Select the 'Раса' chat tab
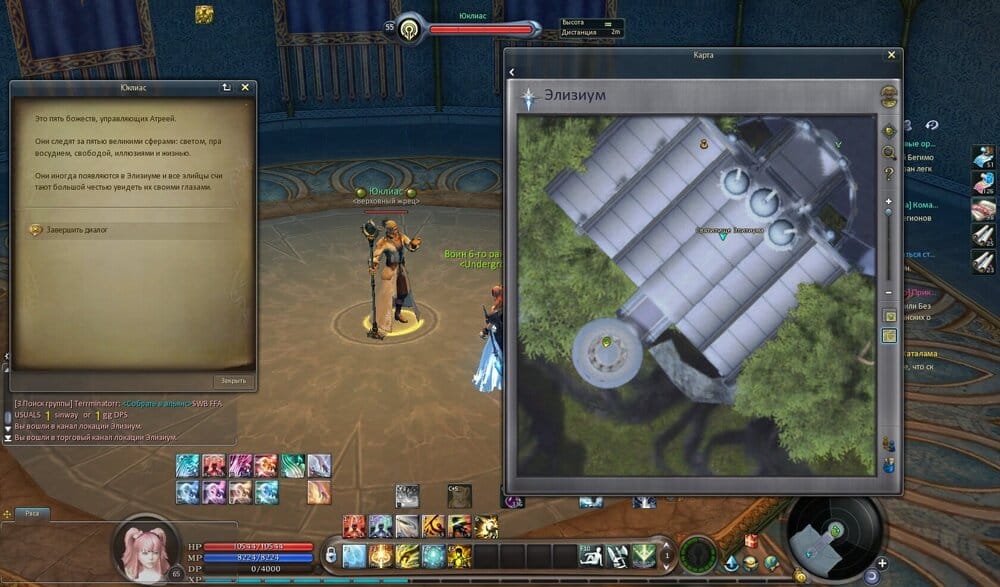1000x587 pixels. [x=33, y=514]
